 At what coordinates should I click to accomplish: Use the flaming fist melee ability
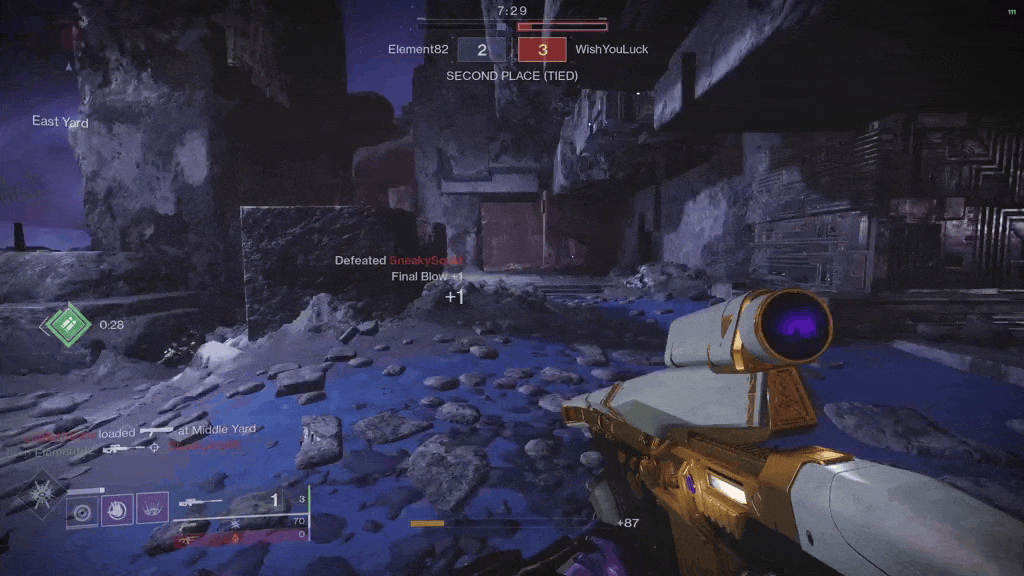(x=117, y=510)
